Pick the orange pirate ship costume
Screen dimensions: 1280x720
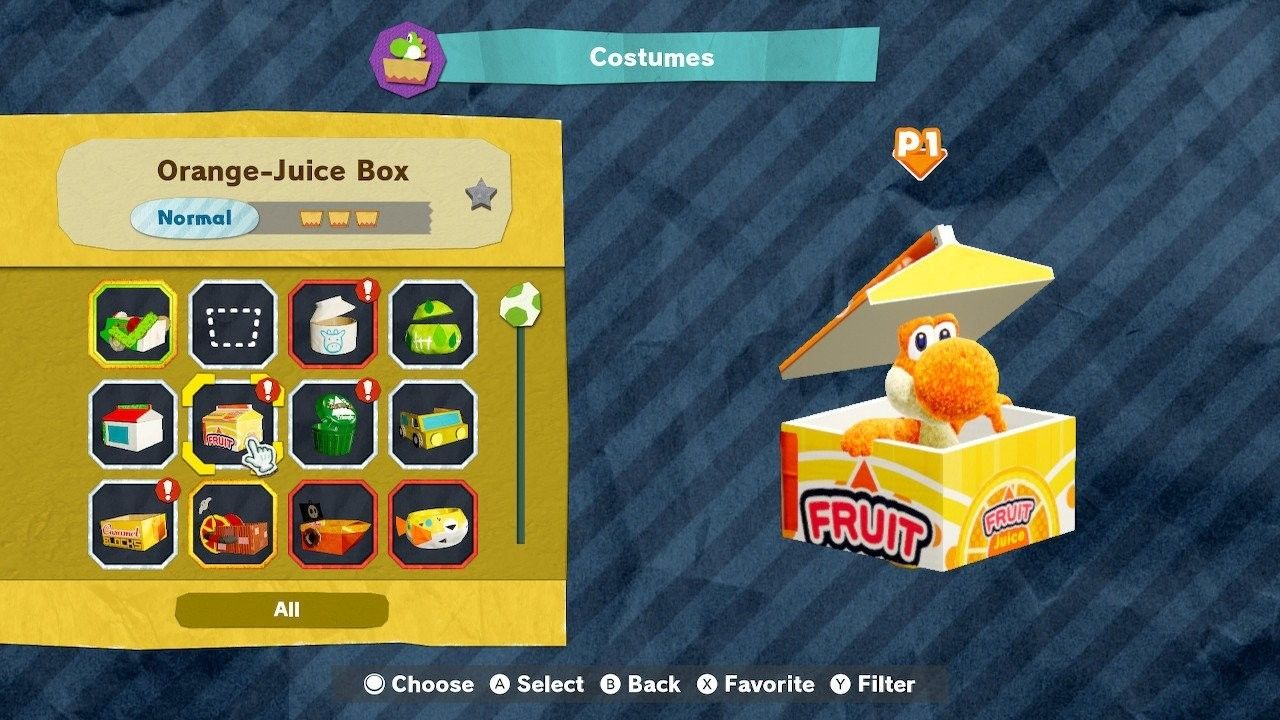tap(332, 524)
